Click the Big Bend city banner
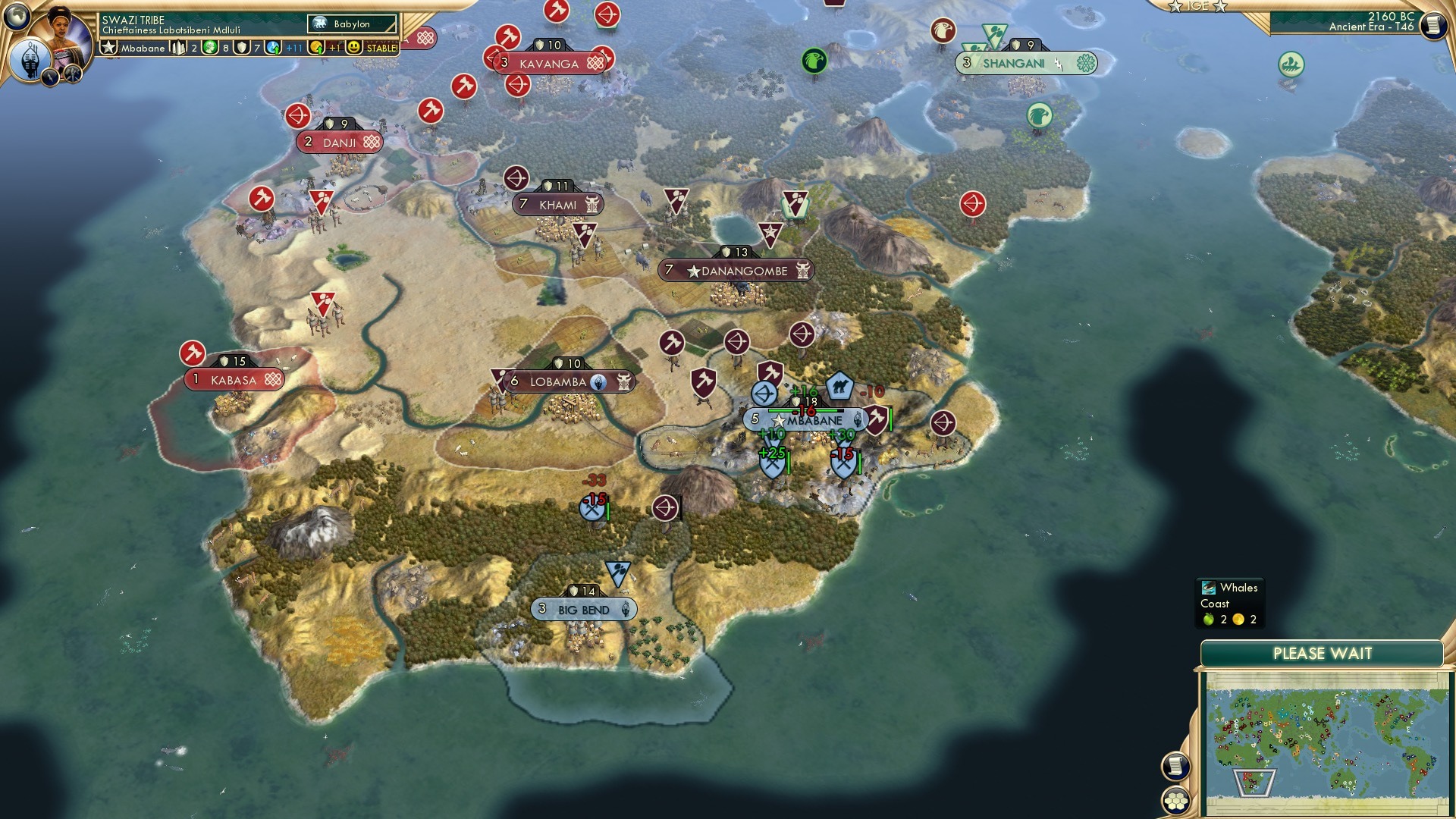Screen dimensions: 1456x819 click(584, 609)
